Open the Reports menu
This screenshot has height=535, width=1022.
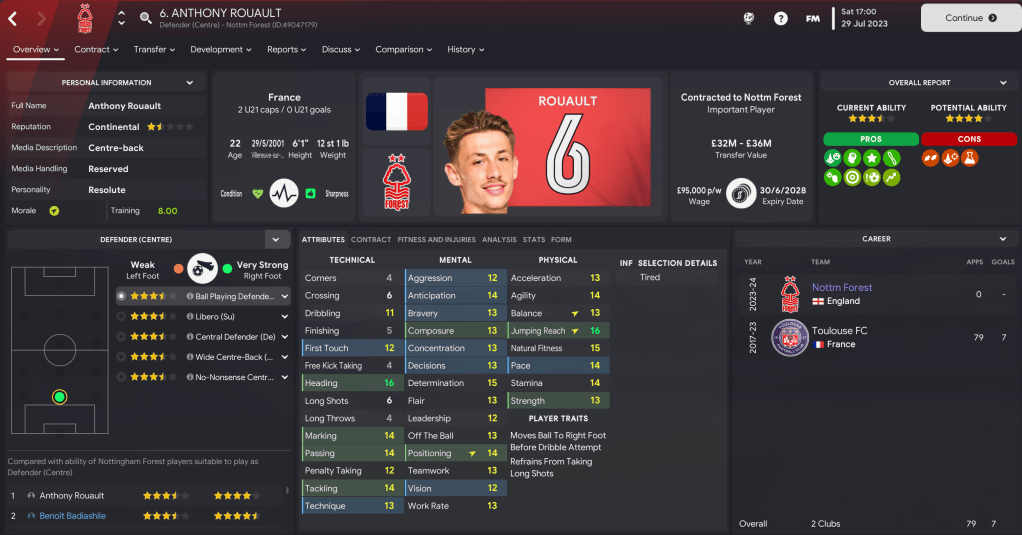click(287, 49)
